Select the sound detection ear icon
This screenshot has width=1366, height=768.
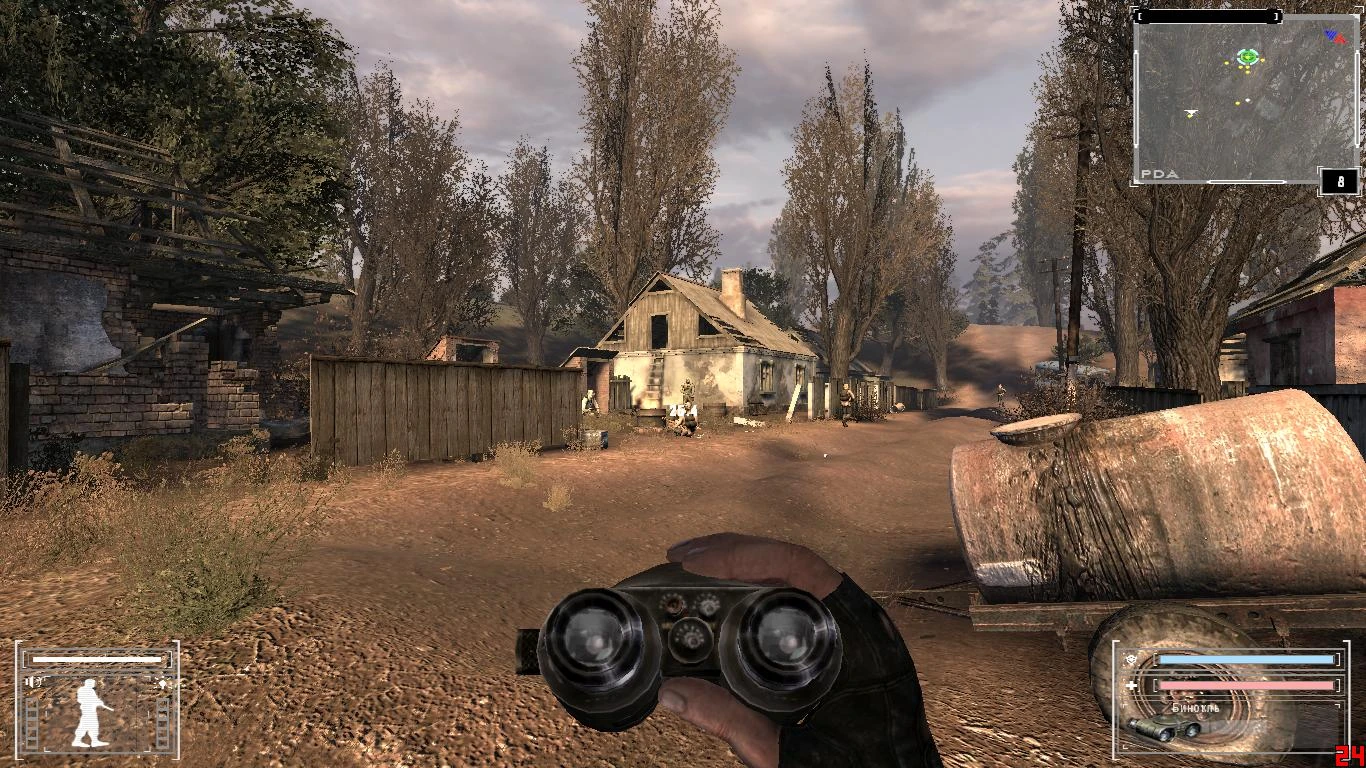click(32, 682)
